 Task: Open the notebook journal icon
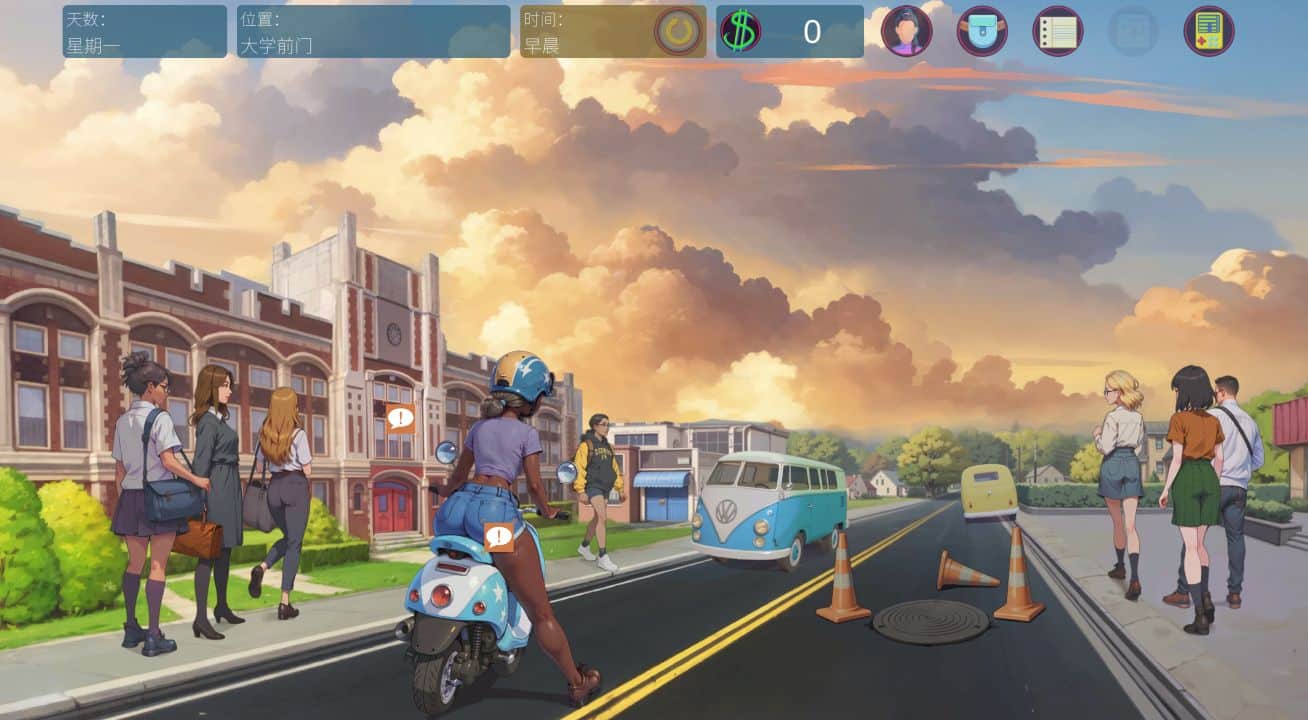pyautogui.click(x=1058, y=31)
